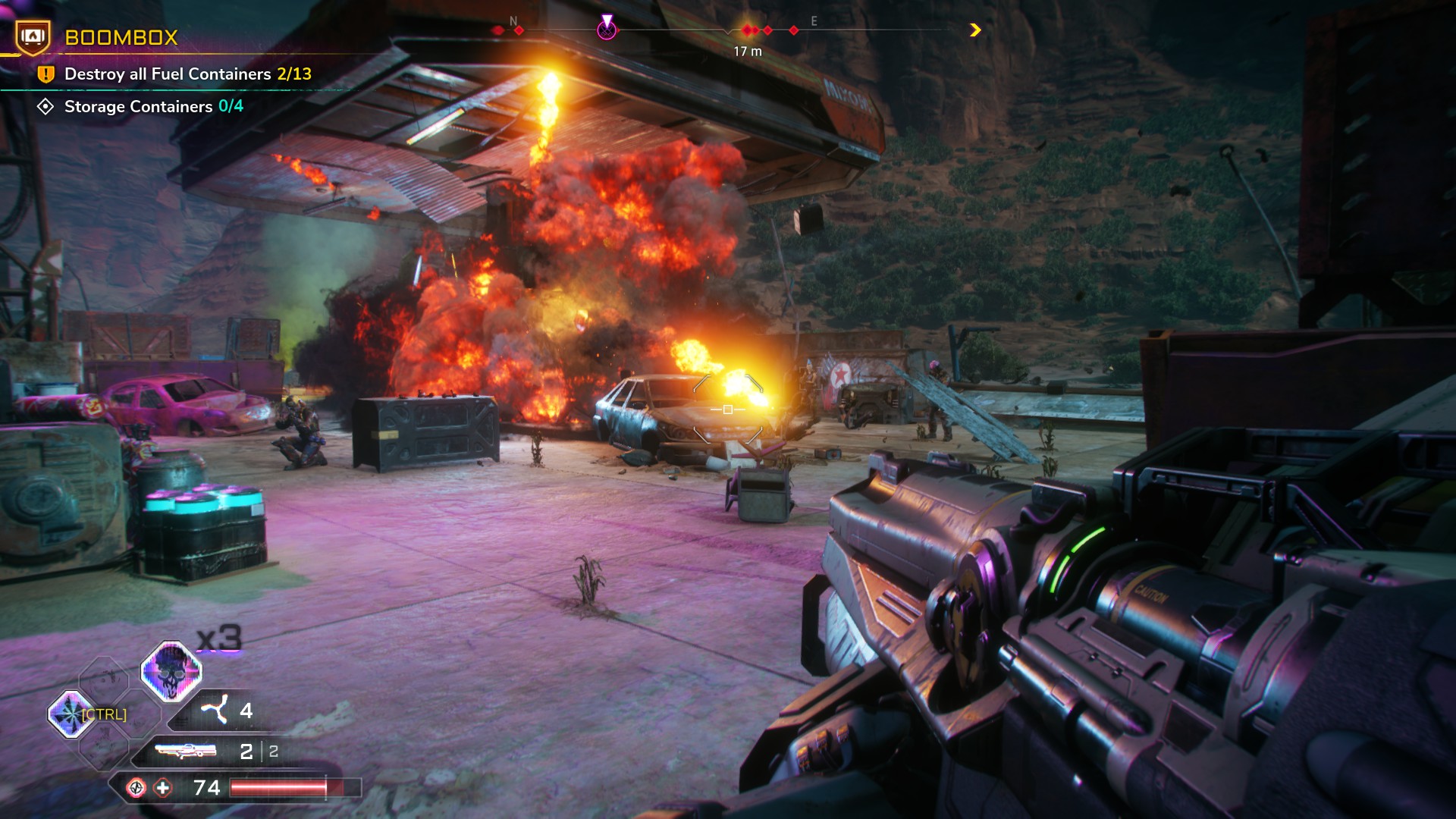
Task: Select the wingstick throwable icon
Action: point(215,710)
